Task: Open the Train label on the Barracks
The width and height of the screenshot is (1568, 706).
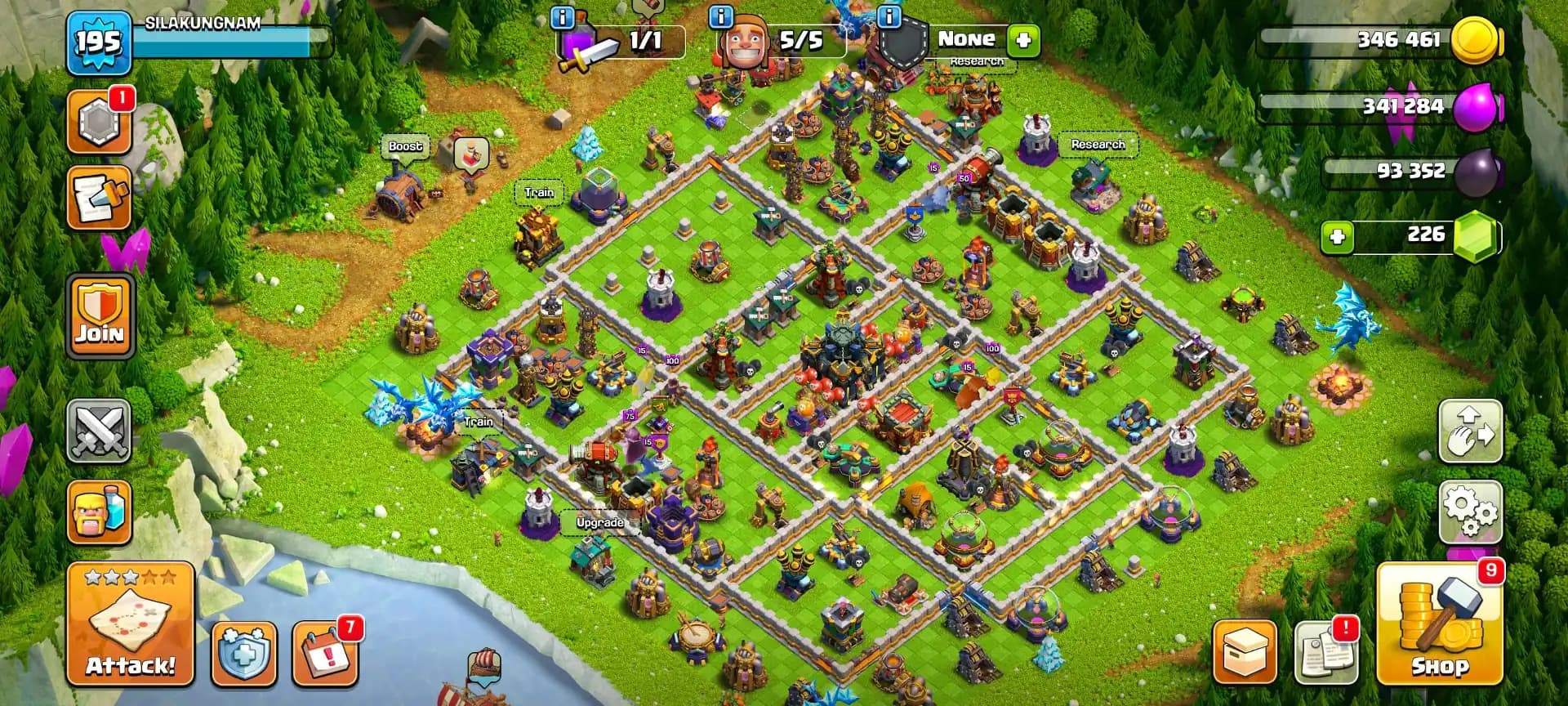Action: tap(539, 192)
